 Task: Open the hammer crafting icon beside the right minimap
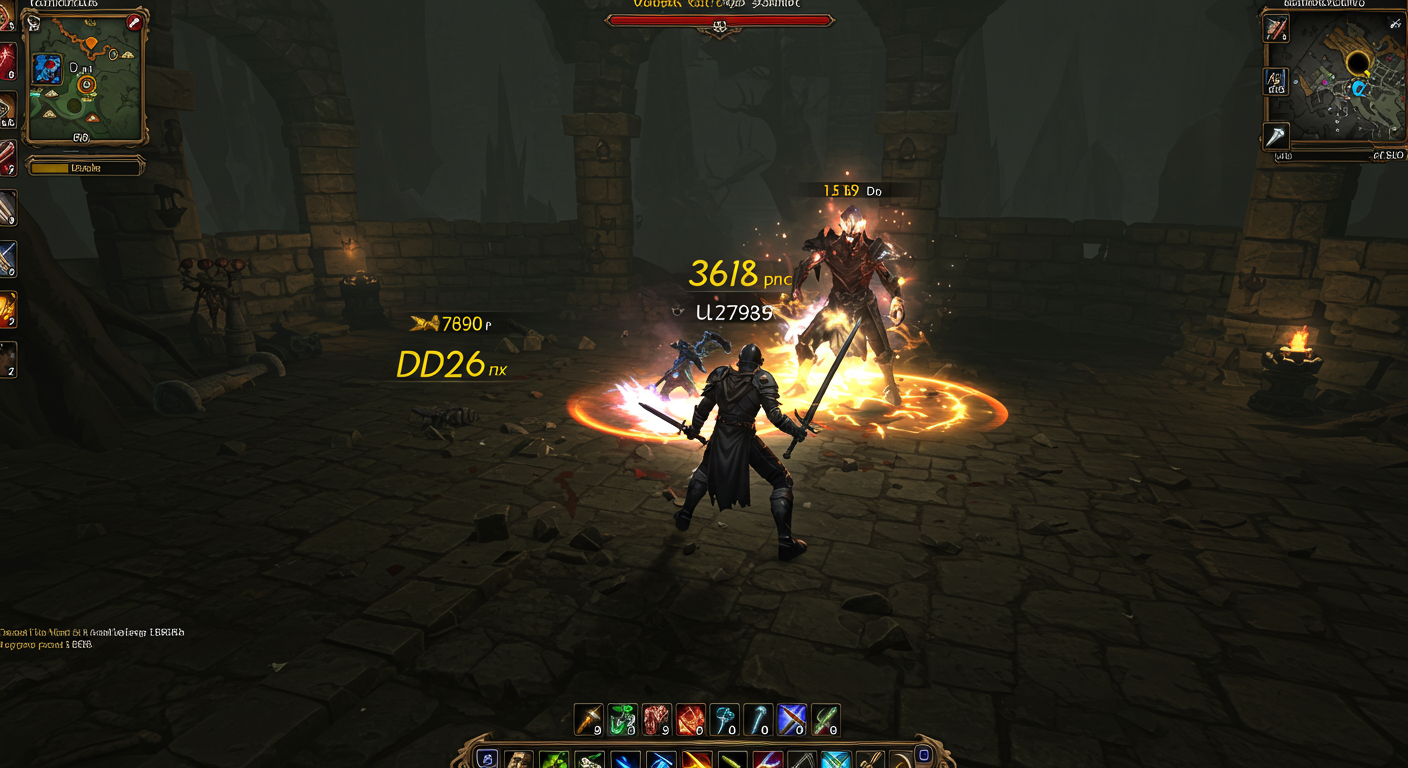(1276, 135)
